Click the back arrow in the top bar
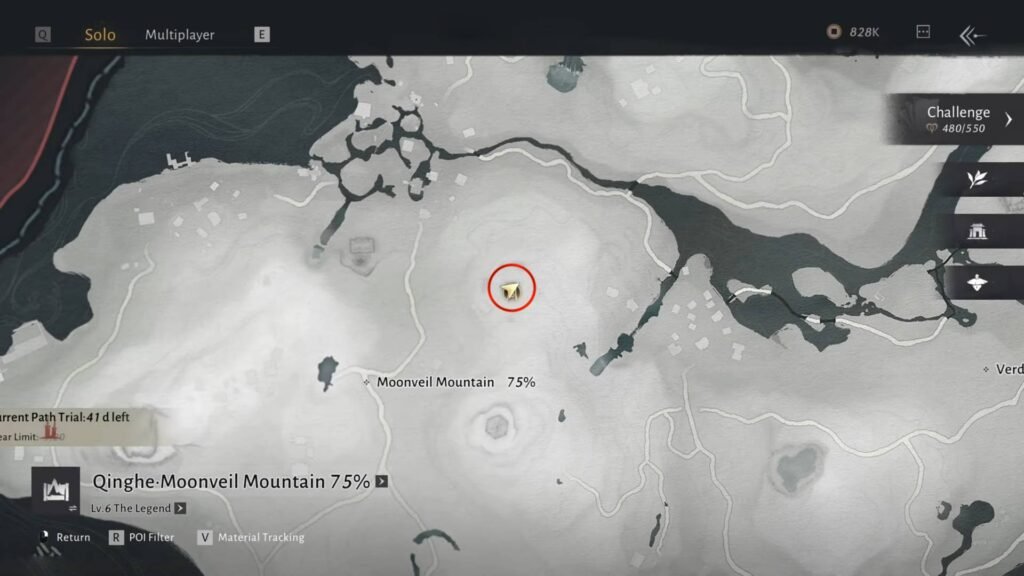 click(972, 35)
